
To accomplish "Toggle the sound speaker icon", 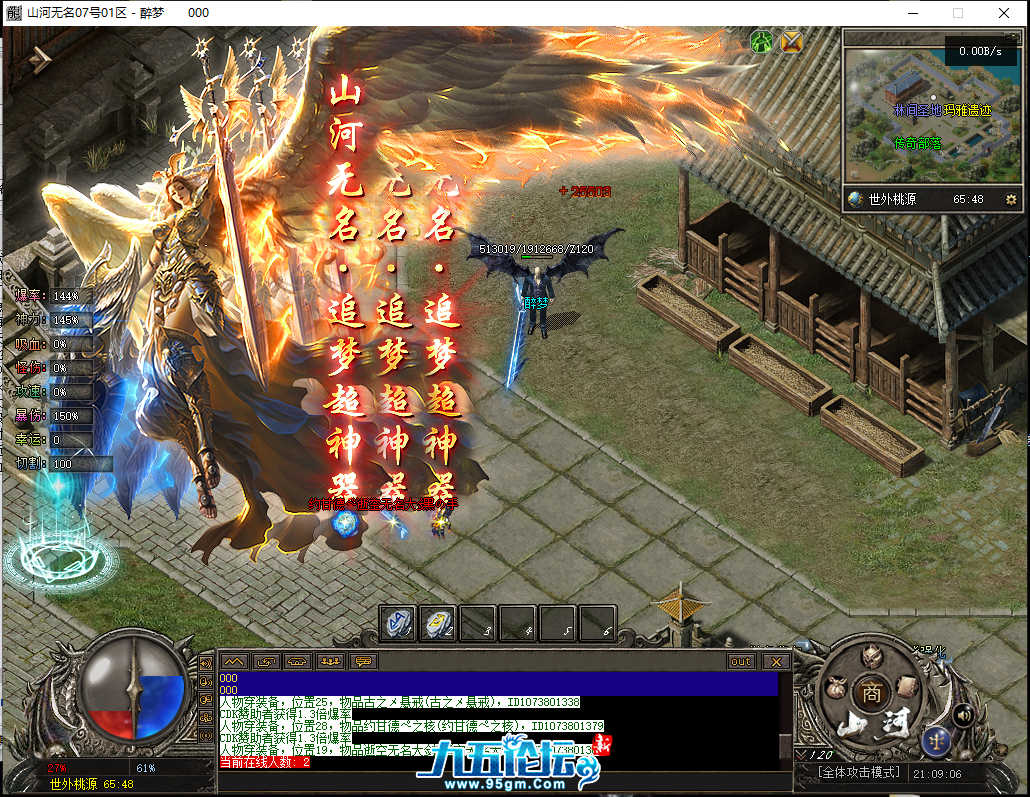I will pyautogui.click(x=964, y=715).
